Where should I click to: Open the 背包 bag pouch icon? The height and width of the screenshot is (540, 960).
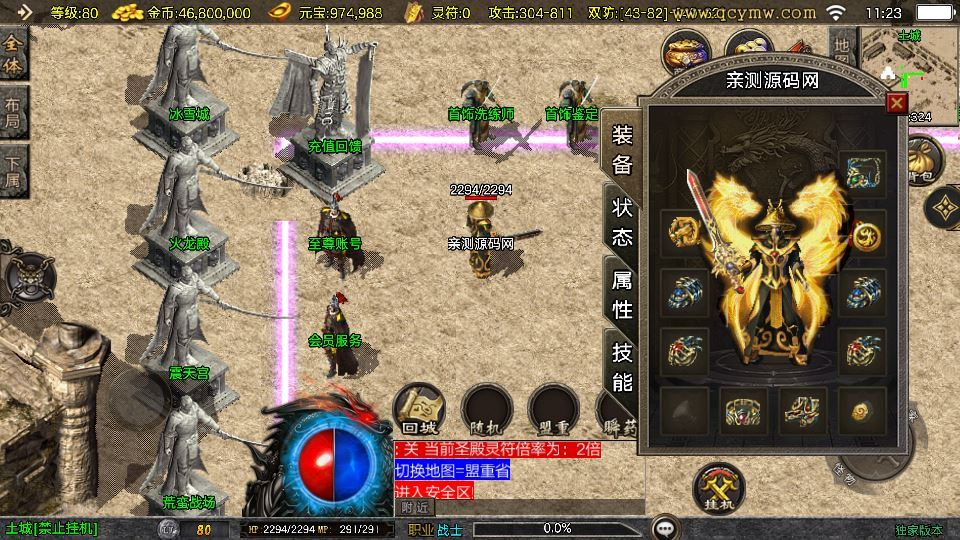click(x=924, y=160)
